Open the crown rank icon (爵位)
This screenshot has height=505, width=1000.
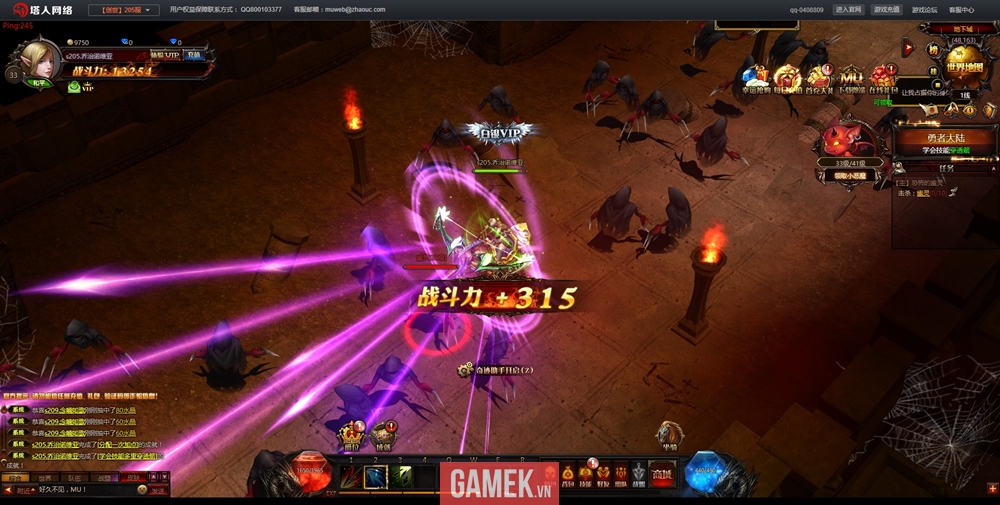pyautogui.click(x=351, y=435)
